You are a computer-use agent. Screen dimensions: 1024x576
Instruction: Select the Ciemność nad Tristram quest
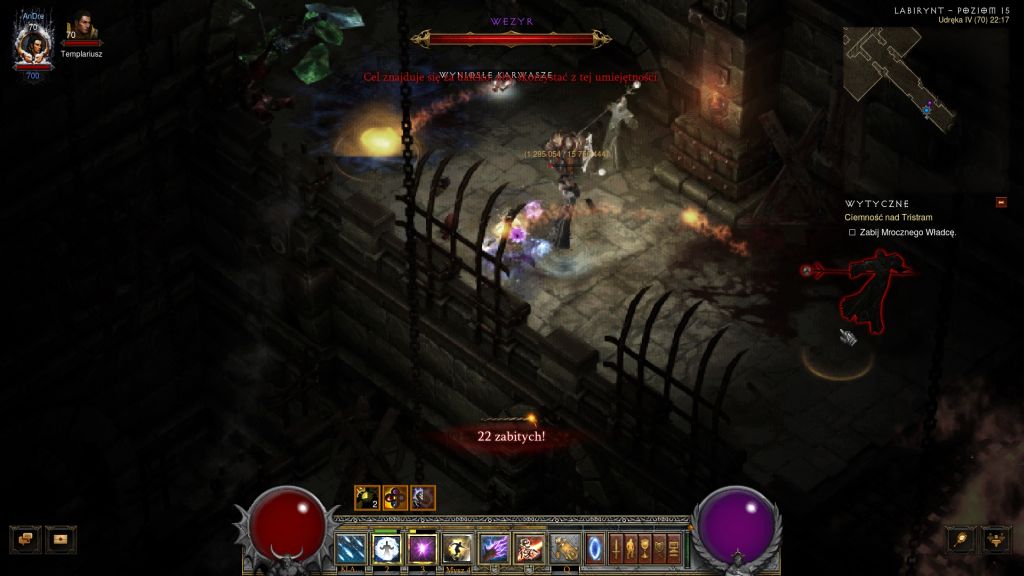888,217
